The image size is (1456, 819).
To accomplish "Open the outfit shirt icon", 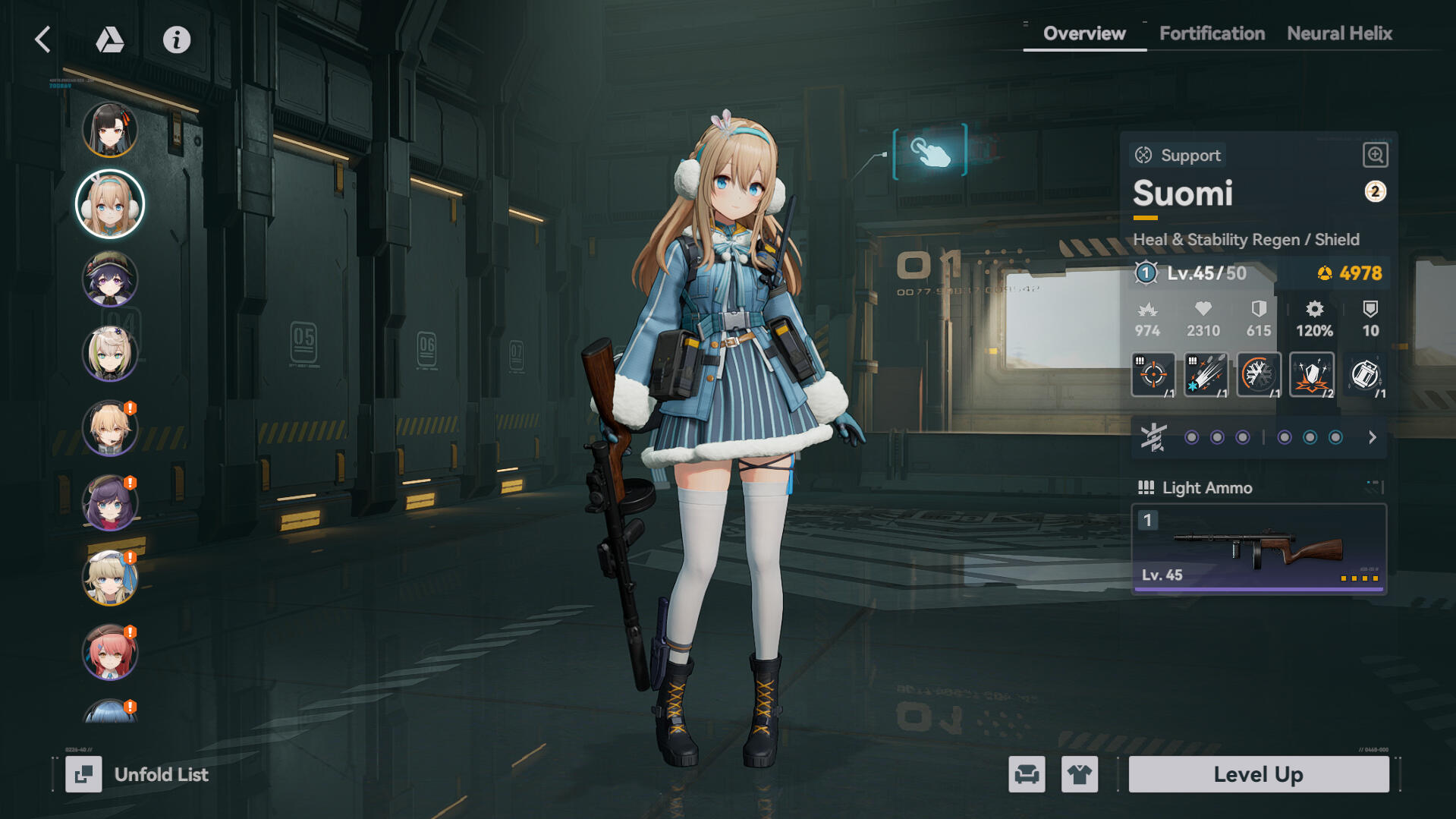I will [x=1079, y=774].
